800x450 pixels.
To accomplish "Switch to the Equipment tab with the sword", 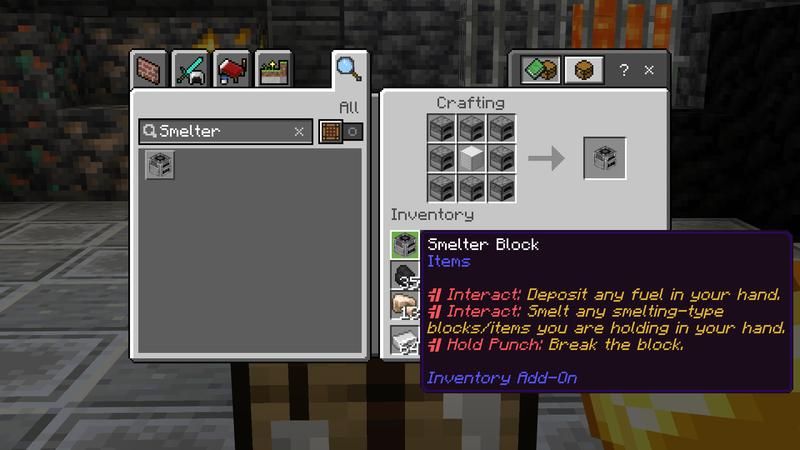I will point(189,70).
